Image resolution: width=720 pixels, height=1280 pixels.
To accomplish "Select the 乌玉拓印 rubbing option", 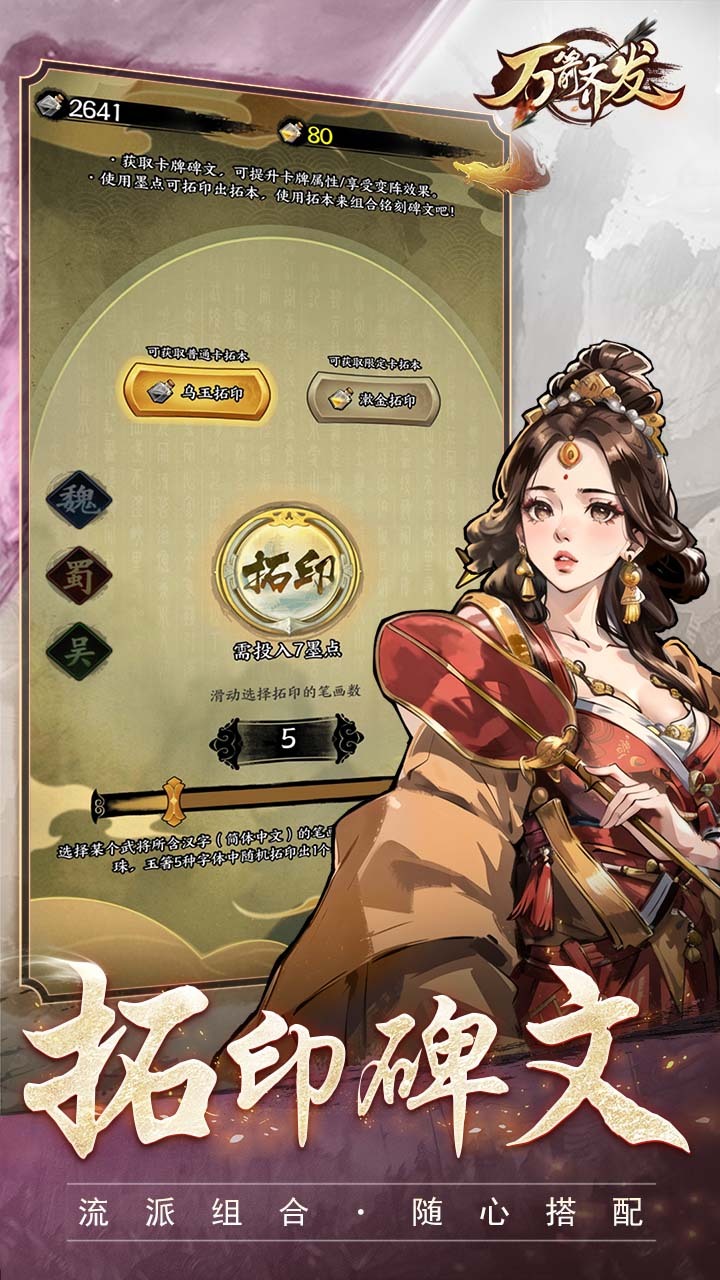I will tap(196, 393).
